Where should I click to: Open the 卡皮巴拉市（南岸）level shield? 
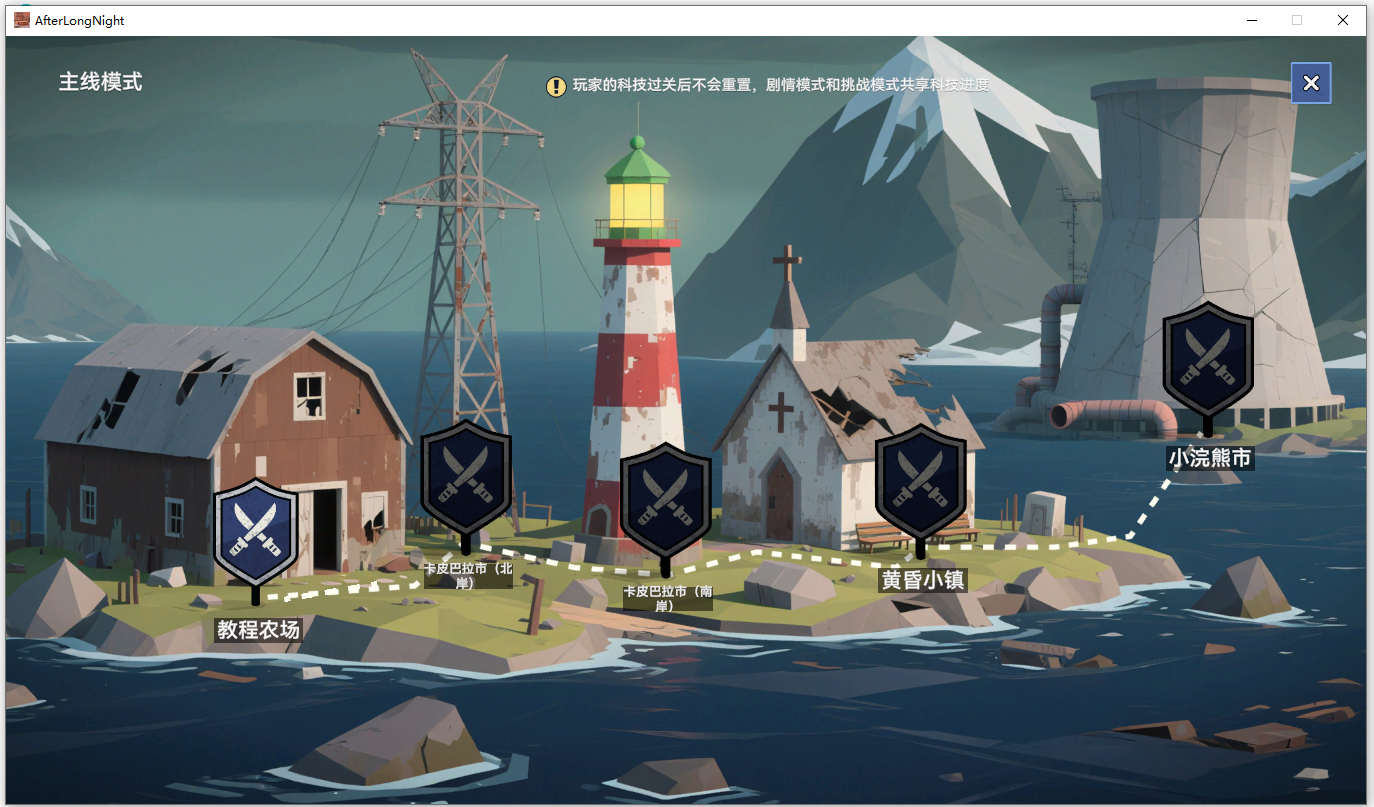tap(666, 497)
